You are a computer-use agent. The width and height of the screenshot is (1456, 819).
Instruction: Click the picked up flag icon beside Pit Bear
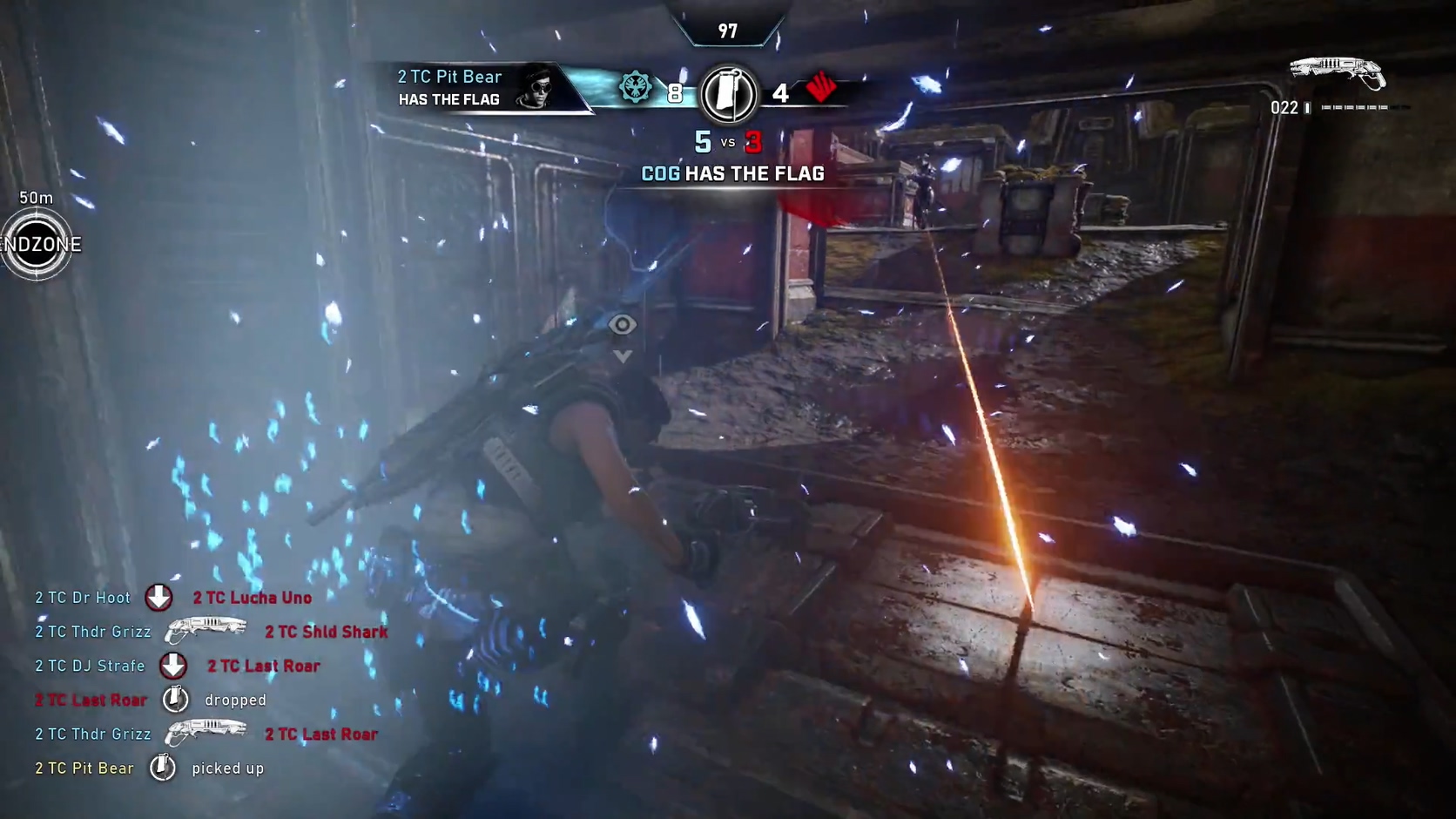tap(161, 767)
